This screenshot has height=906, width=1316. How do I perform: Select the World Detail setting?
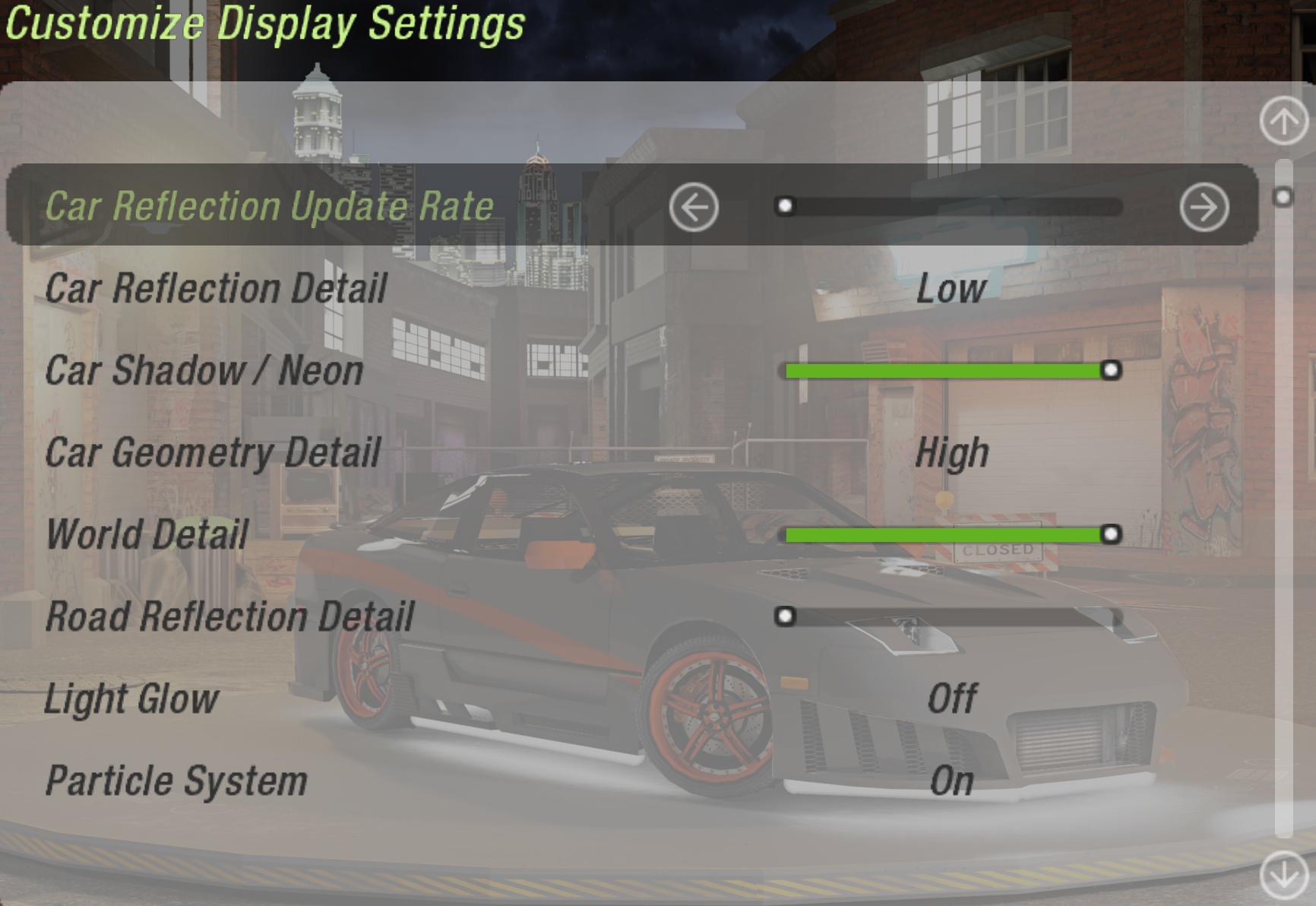(x=147, y=534)
